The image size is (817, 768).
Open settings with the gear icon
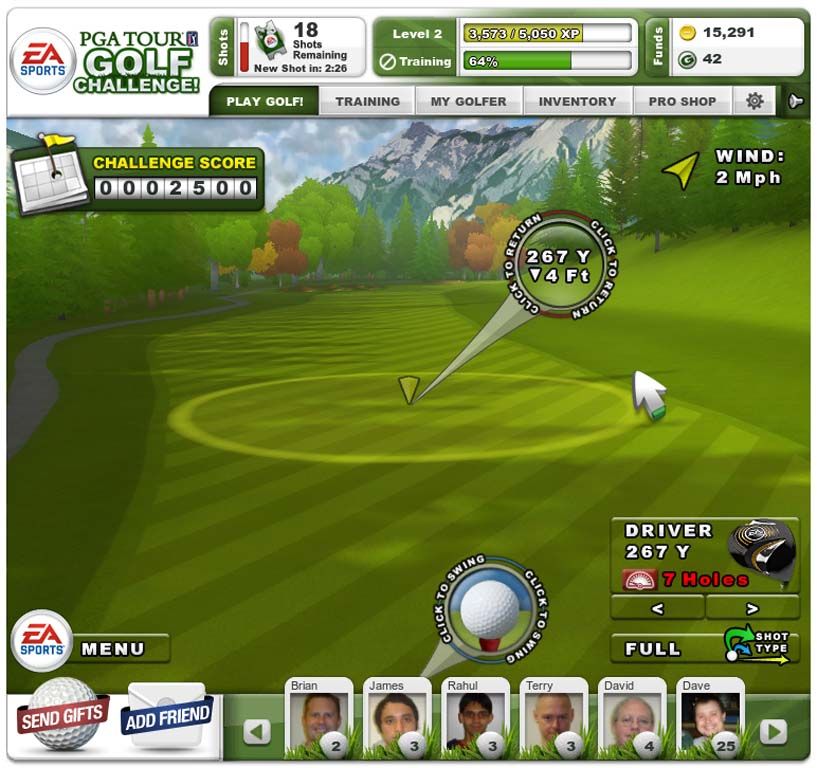755,101
